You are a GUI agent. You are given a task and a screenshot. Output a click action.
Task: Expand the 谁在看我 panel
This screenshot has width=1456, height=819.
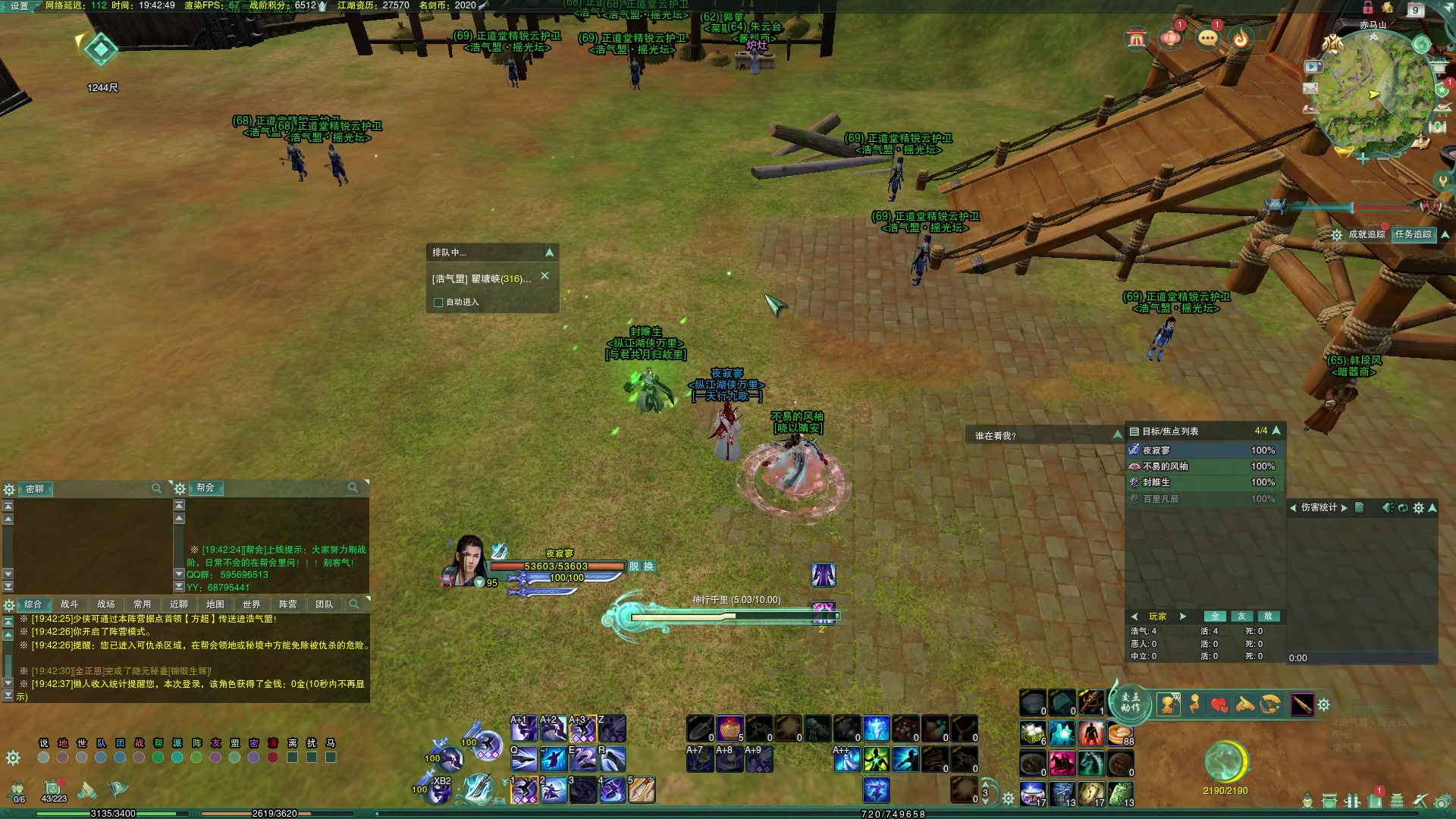(1117, 435)
